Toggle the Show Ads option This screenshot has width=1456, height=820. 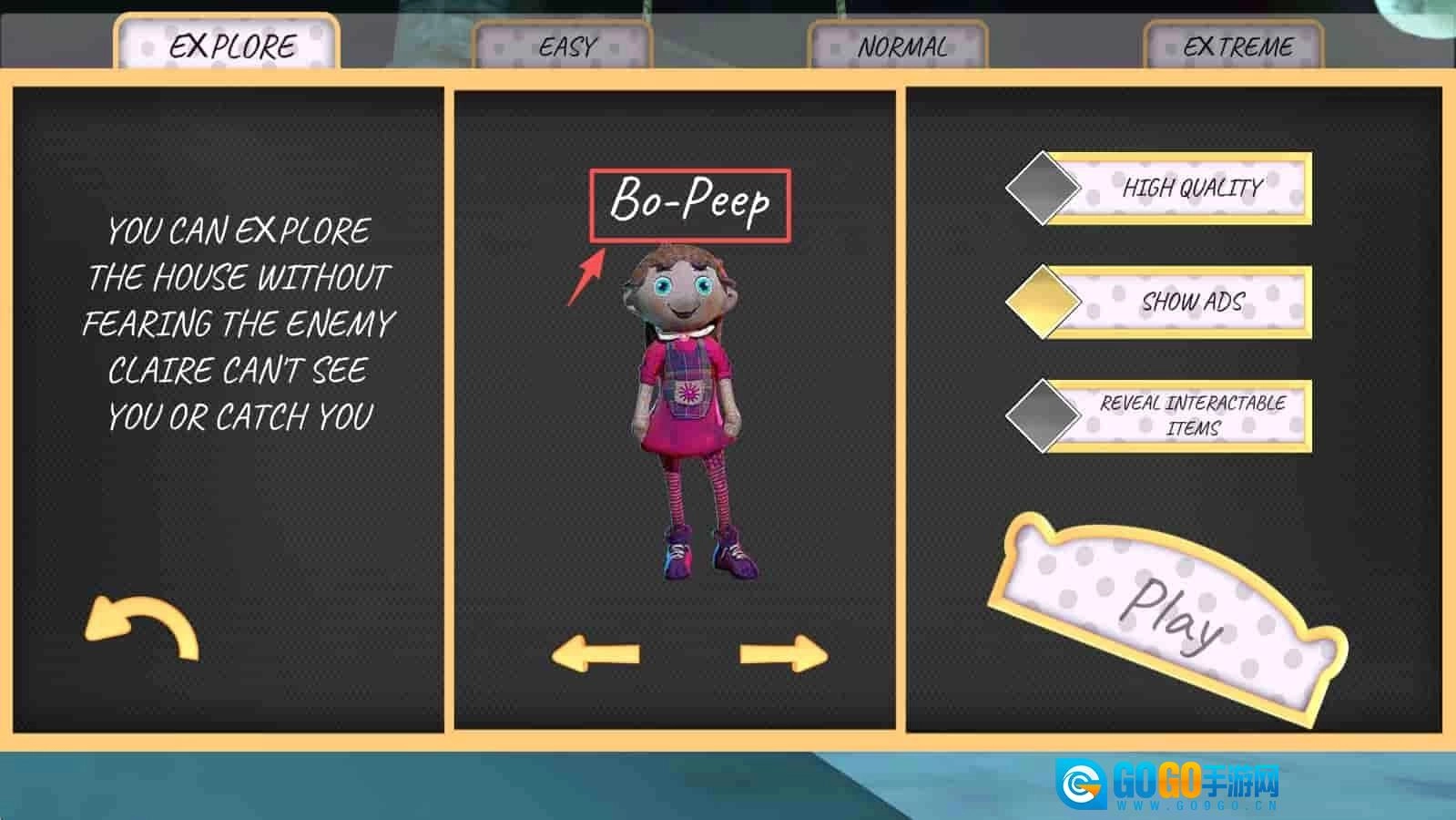[1044, 302]
